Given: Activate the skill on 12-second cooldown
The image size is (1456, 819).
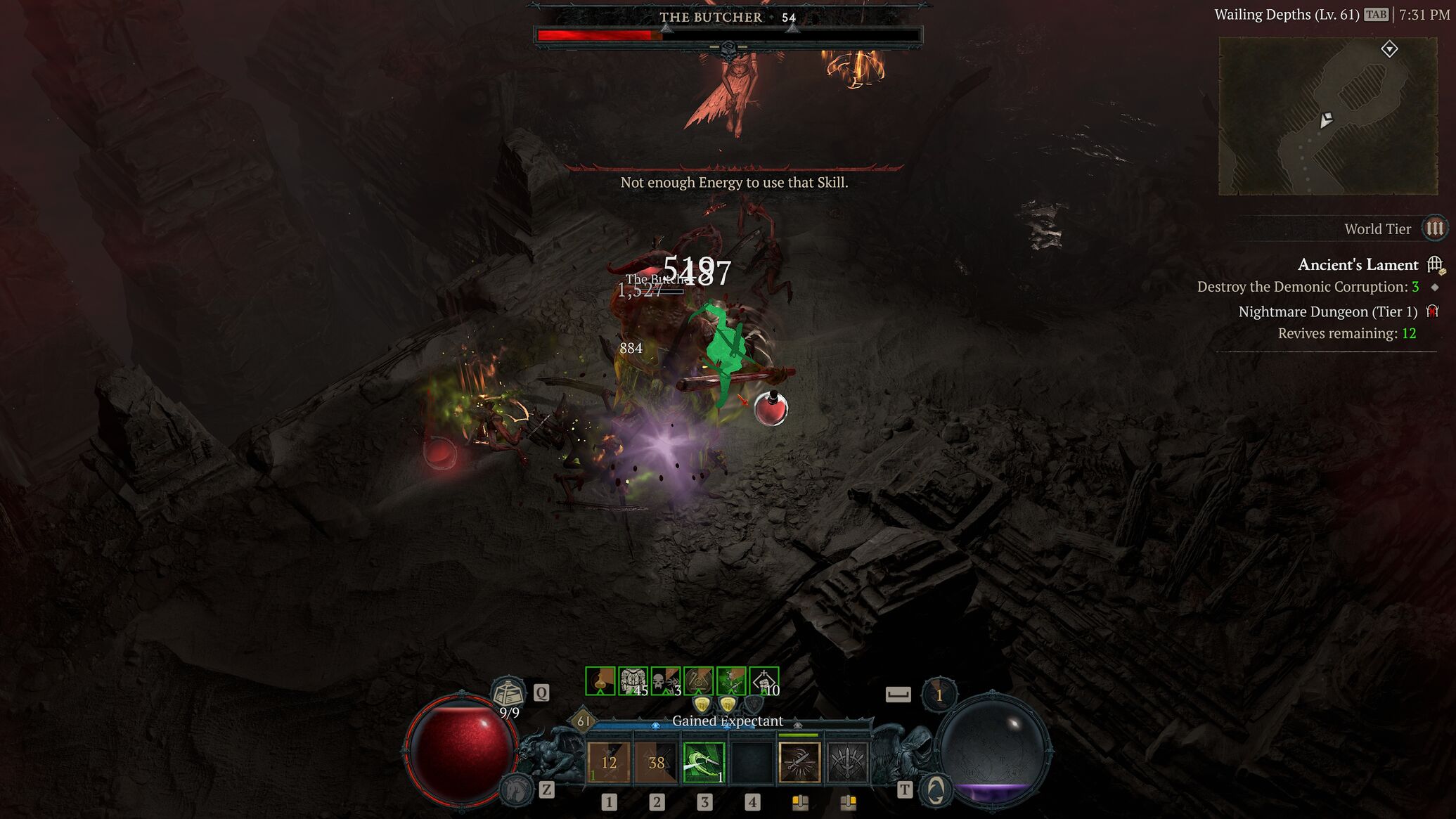Looking at the screenshot, I should (x=609, y=763).
